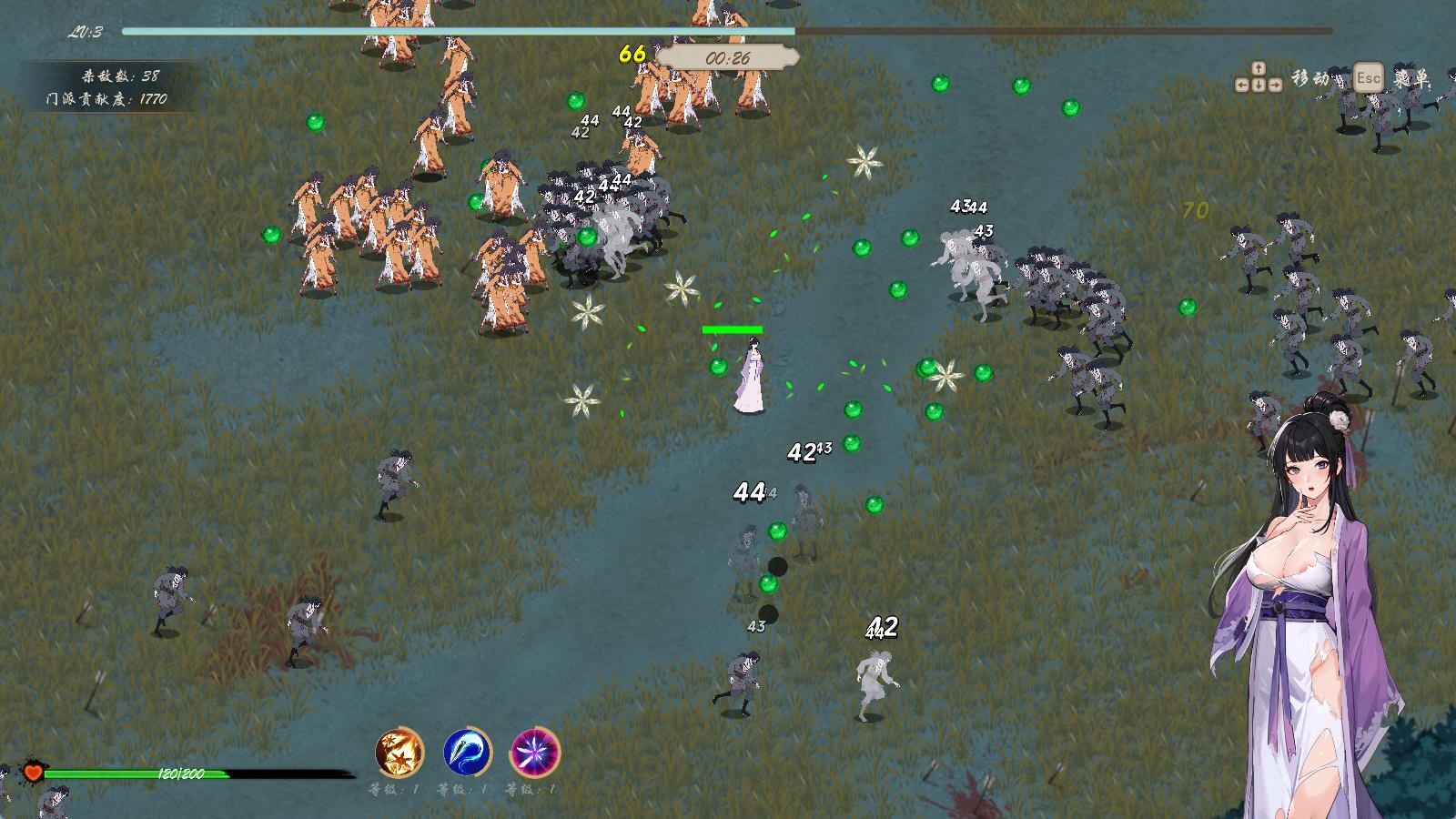The width and height of the screenshot is (1456, 819).
Task: Activate the blue flying dart skill
Action: point(468,753)
